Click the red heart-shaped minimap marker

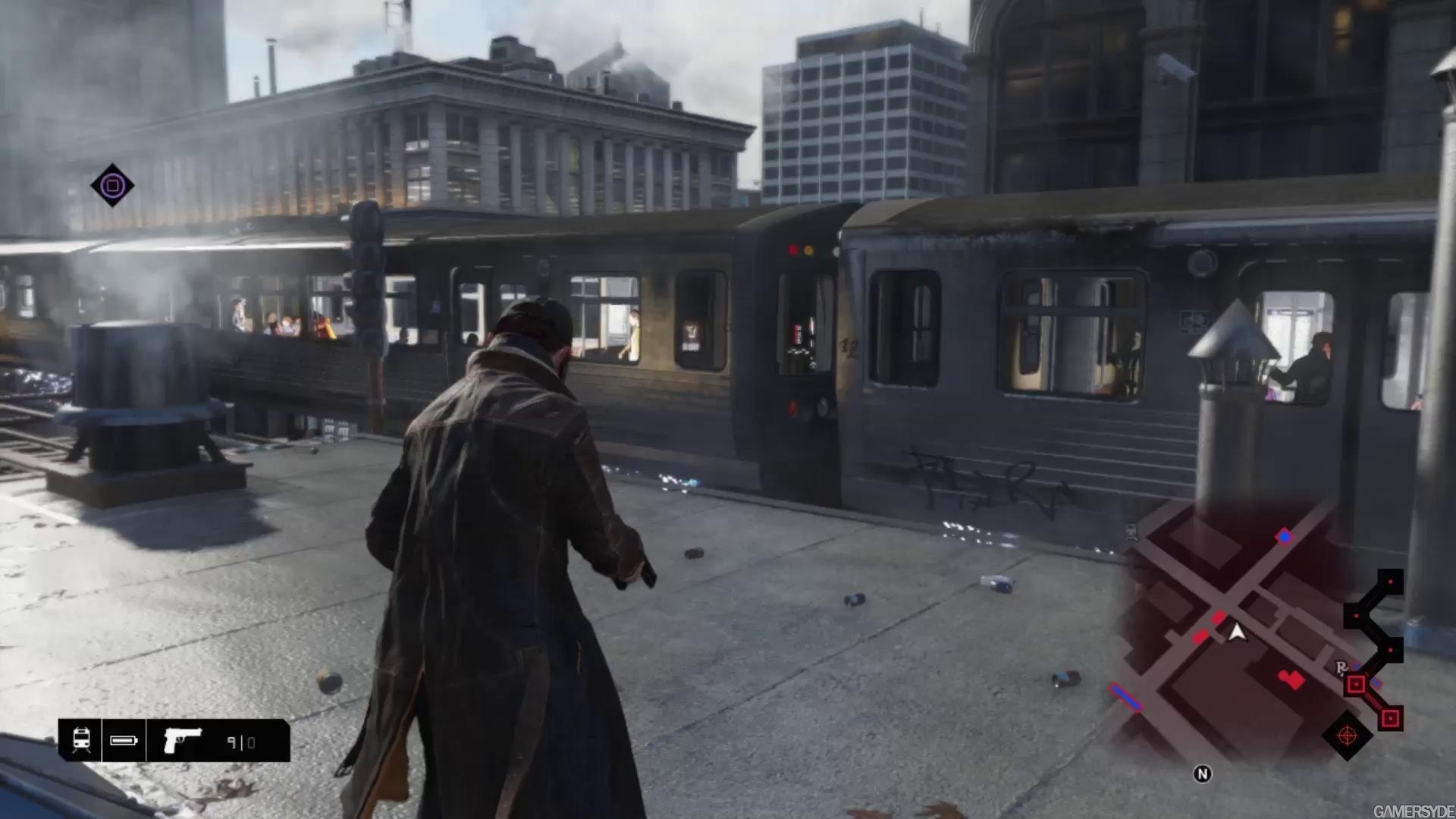(x=1291, y=679)
